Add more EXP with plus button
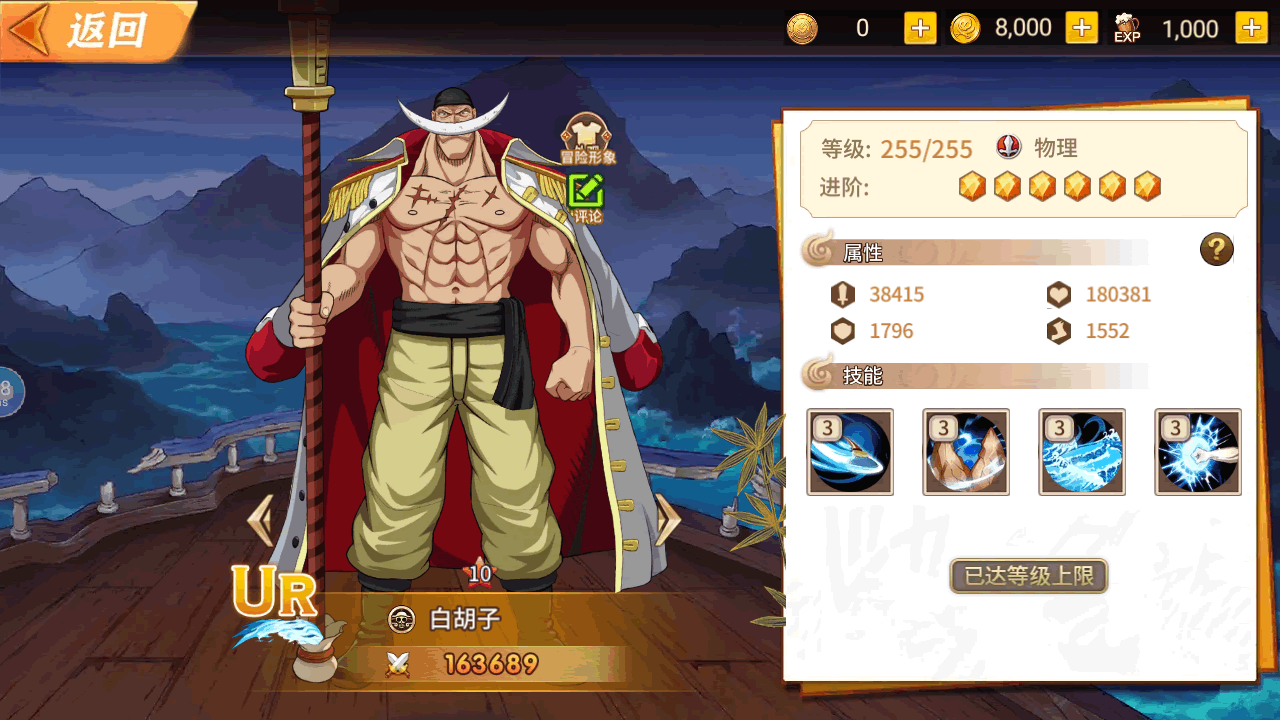Viewport: 1280px width, 720px height. [x=1251, y=28]
